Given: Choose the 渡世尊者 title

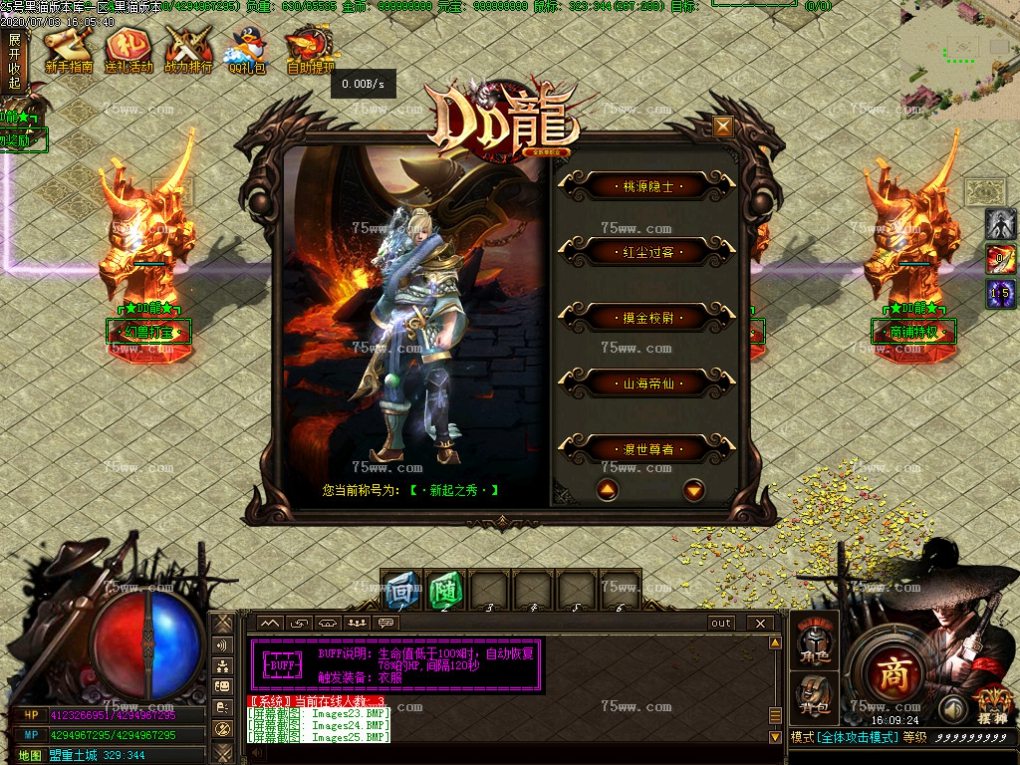Looking at the screenshot, I should [x=646, y=449].
